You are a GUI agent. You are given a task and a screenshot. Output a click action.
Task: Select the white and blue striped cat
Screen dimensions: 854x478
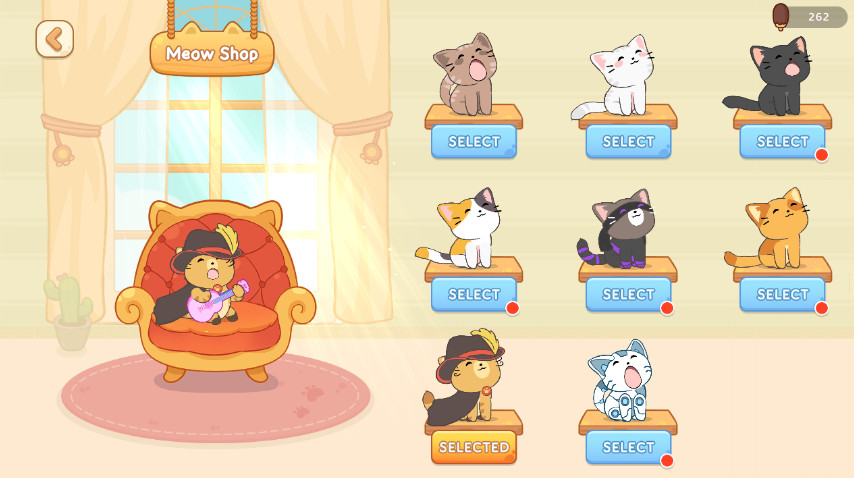(x=628, y=447)
